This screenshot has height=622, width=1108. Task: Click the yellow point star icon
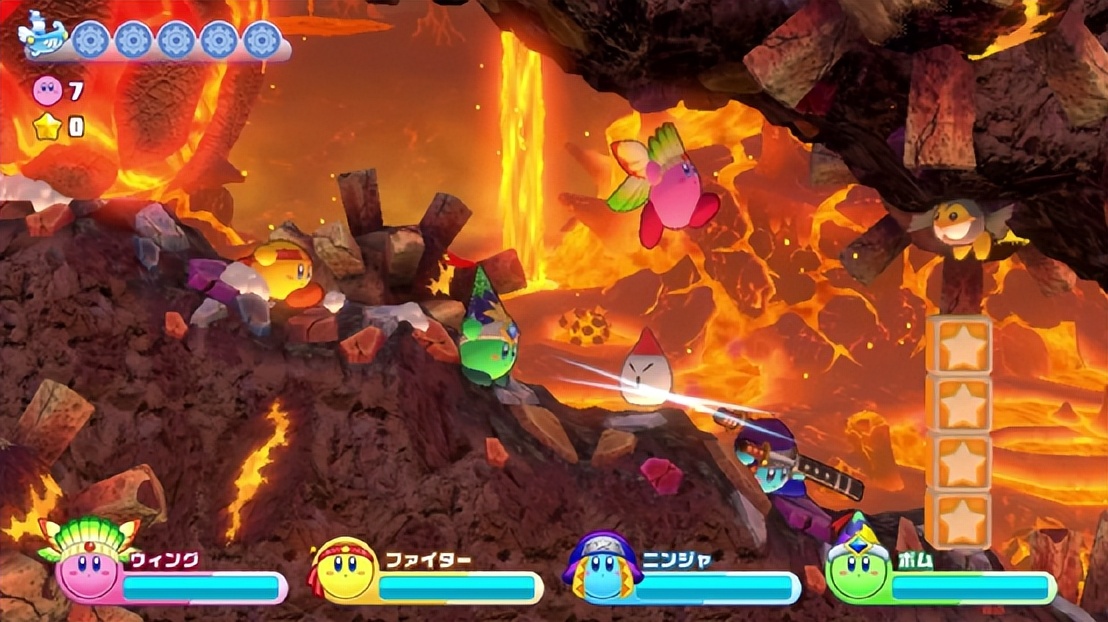[x=47, y=126]
